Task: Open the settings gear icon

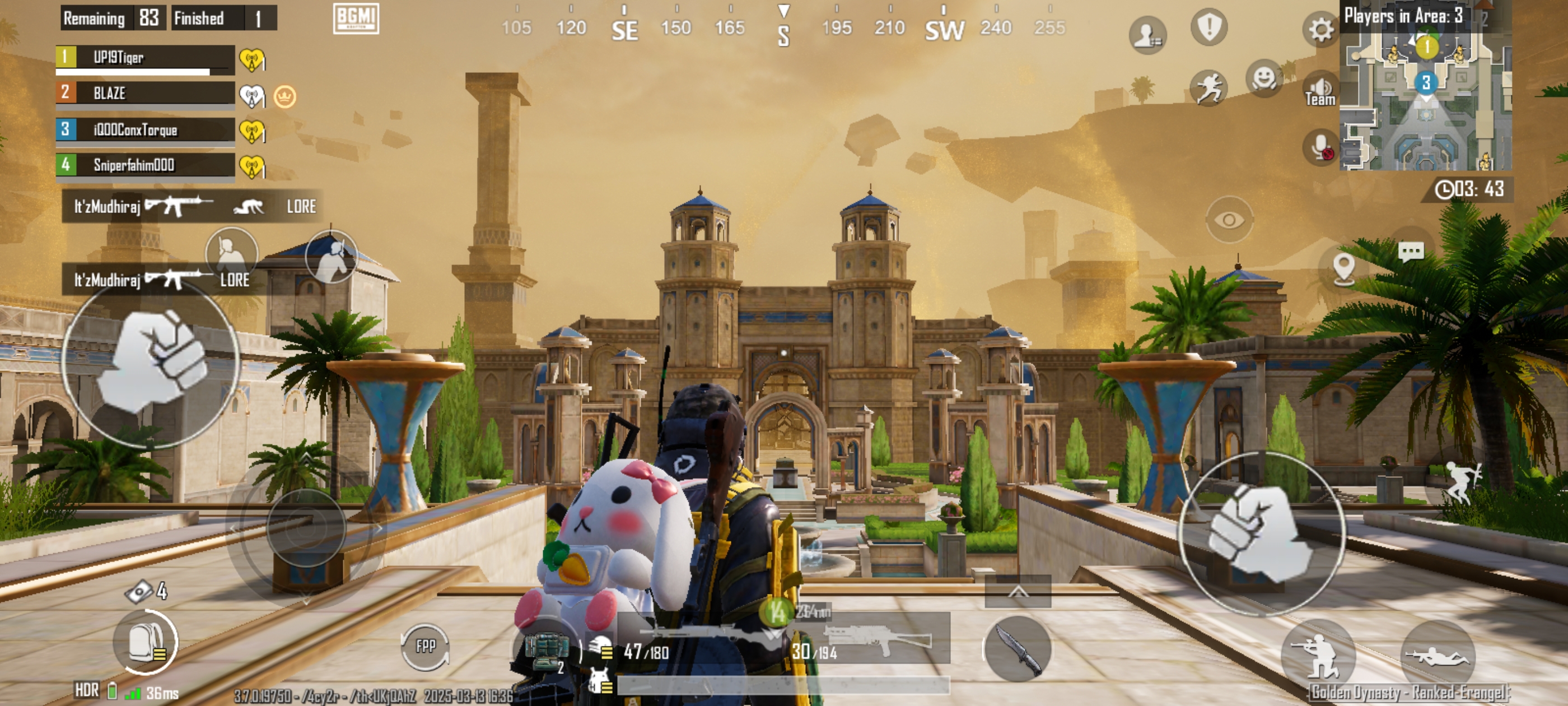Action: 1320,29
